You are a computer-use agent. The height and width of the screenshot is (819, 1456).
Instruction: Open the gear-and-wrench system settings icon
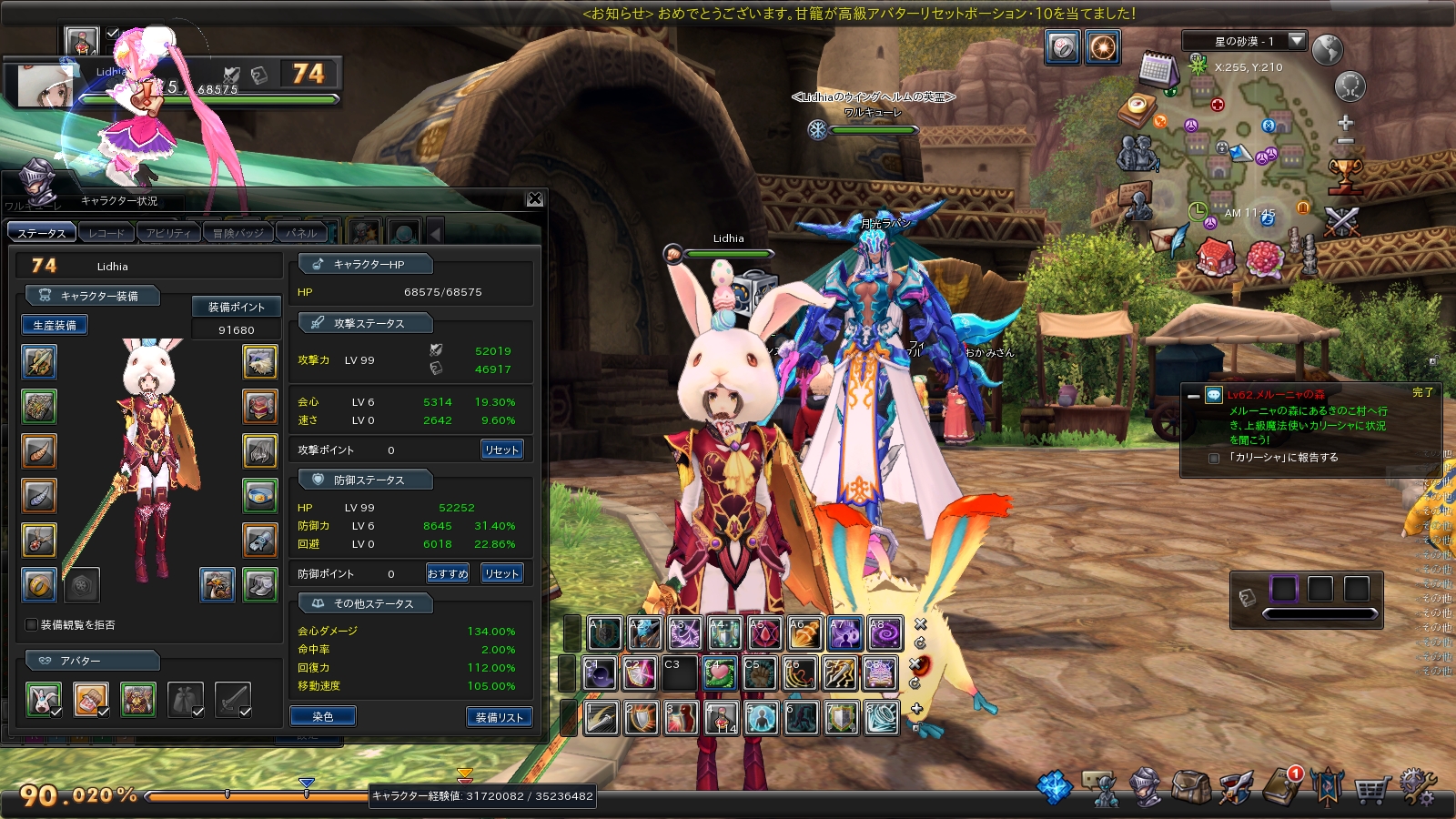click(1418, 788)
